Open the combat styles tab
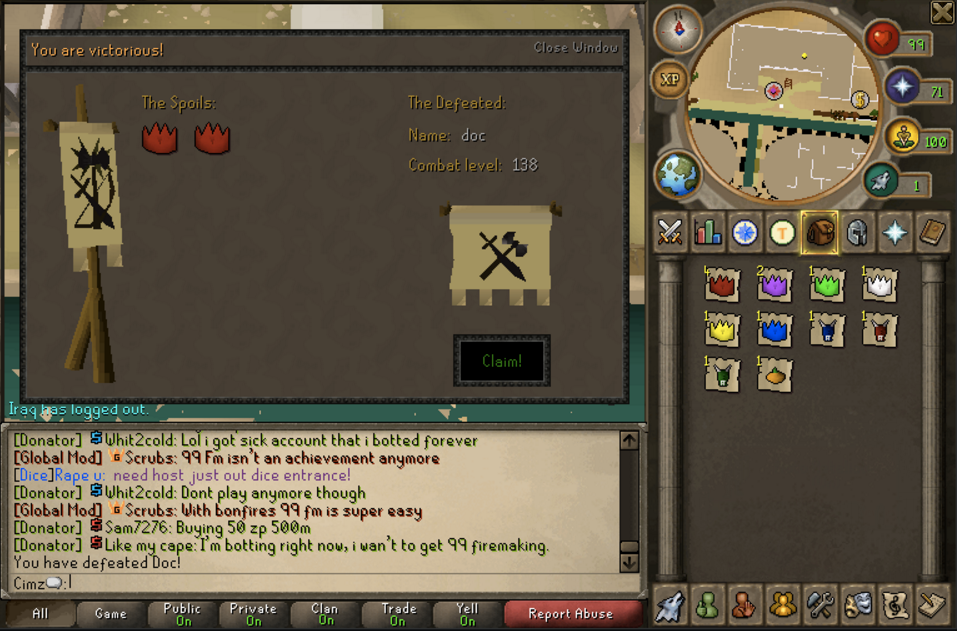Viewport: 957px width, 631px height. [x=669, y=233]
